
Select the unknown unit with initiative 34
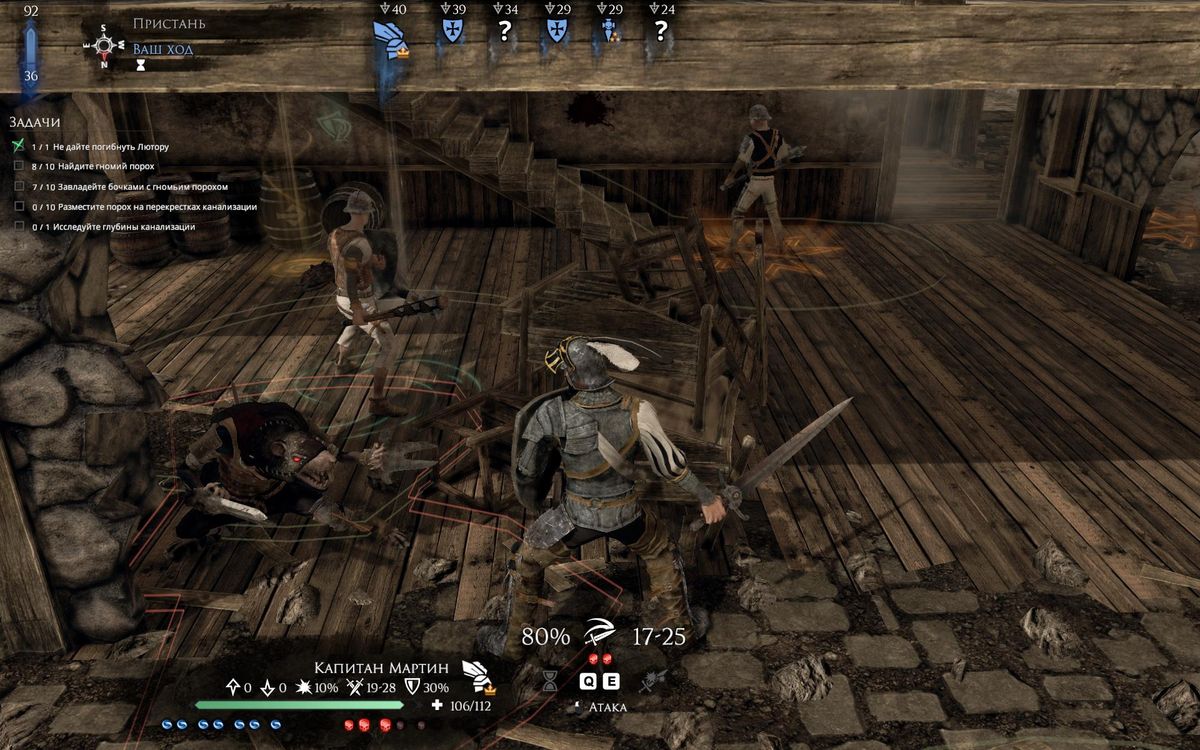click(505, 30)
